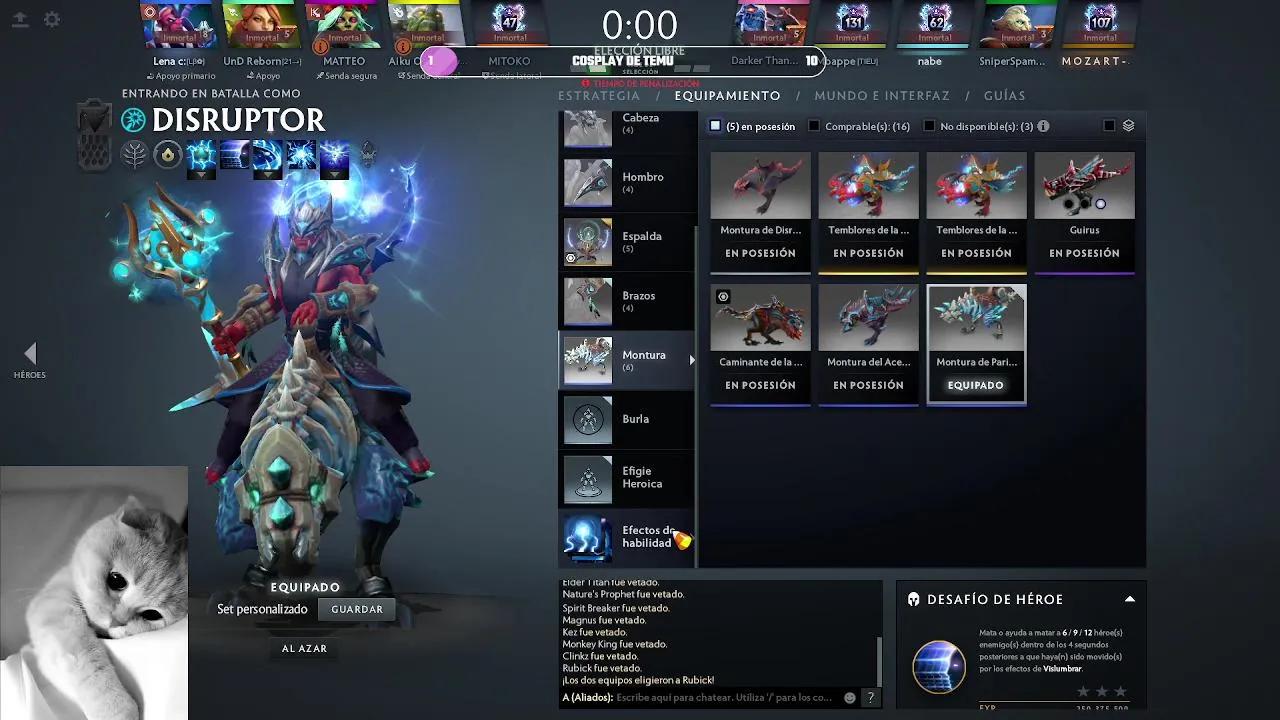The image size is (1280, 720).
Task: Show the Guías tab
Action: coord(1004,96)
